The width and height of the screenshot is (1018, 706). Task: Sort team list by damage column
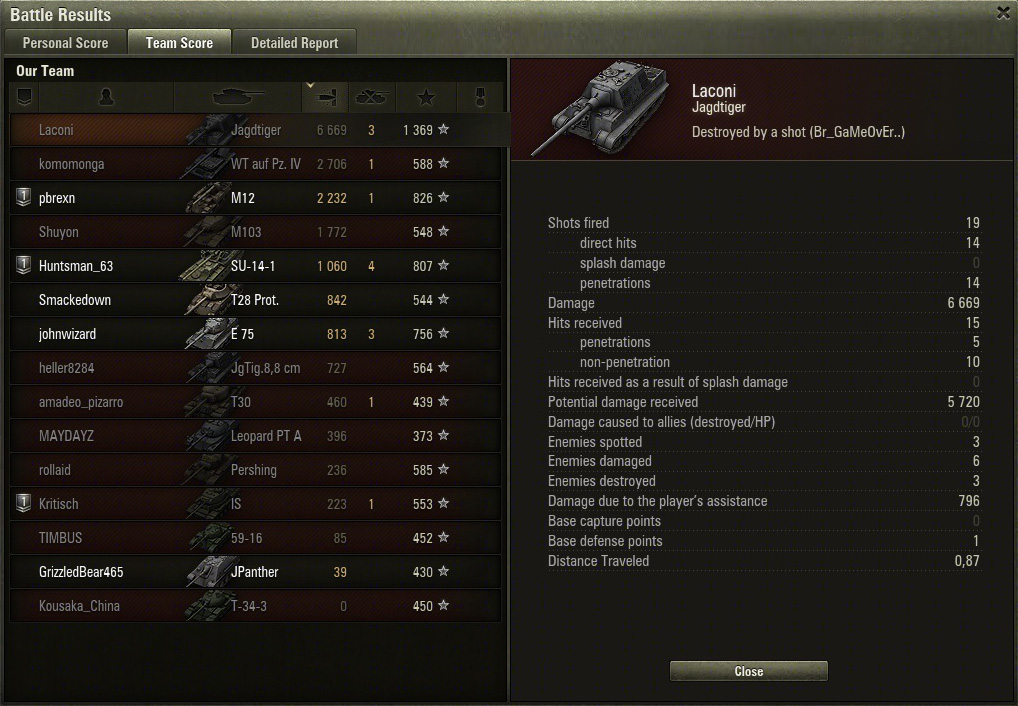[325, 97]
